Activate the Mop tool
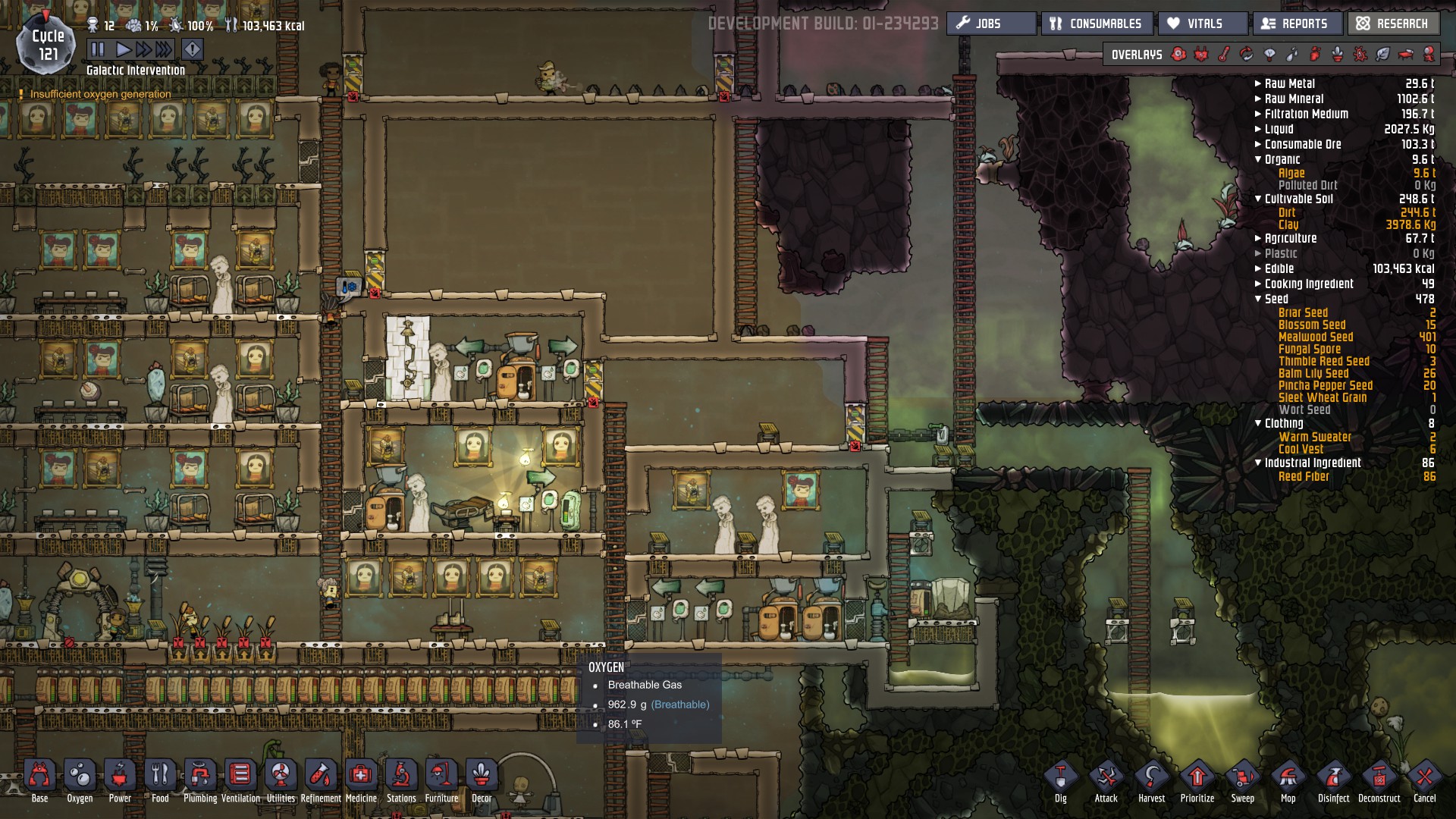Viewport: 1456px width, 819px height. (x=1289, y=777)
